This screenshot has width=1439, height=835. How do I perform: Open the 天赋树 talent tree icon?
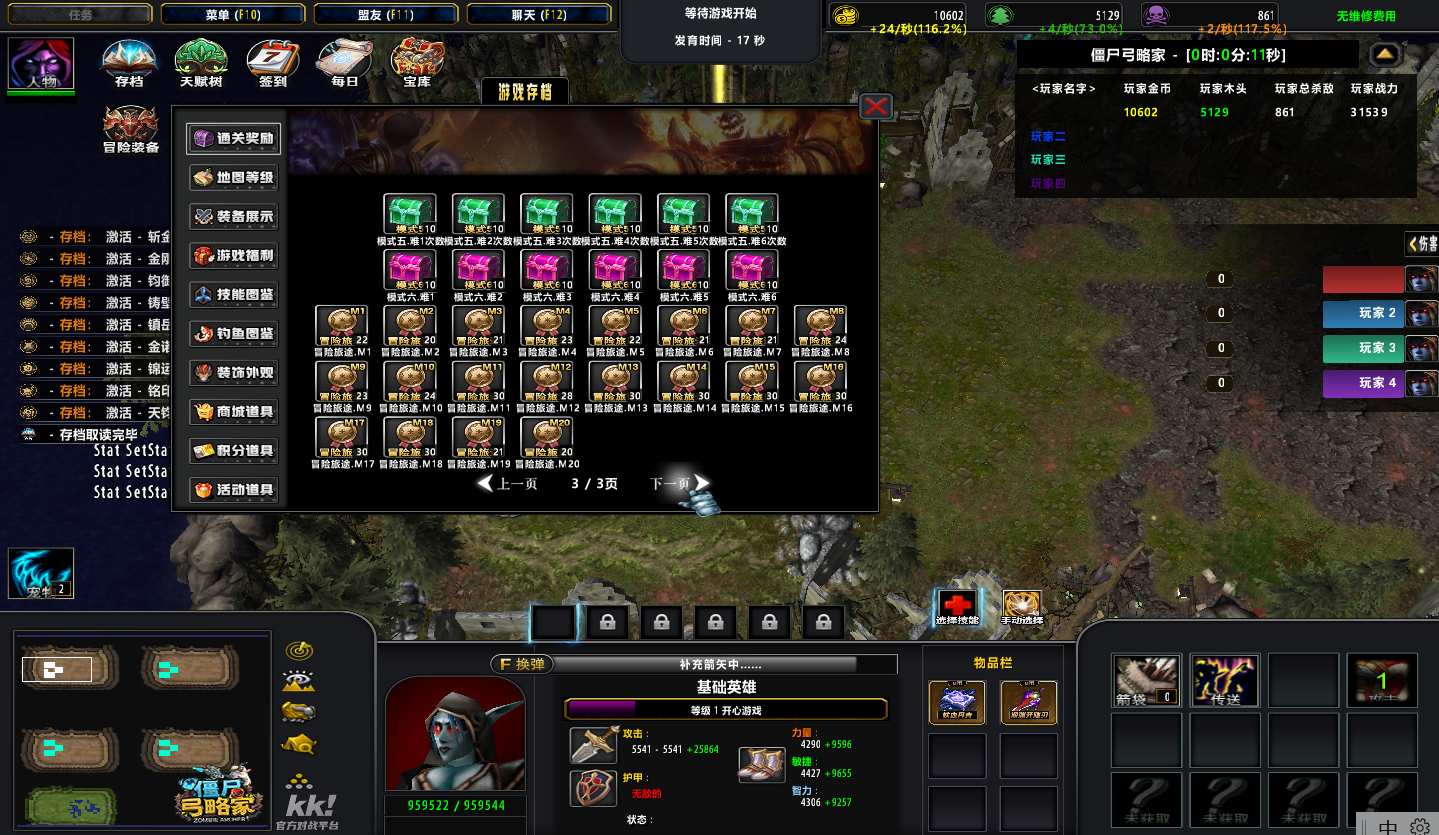point(201,64)
